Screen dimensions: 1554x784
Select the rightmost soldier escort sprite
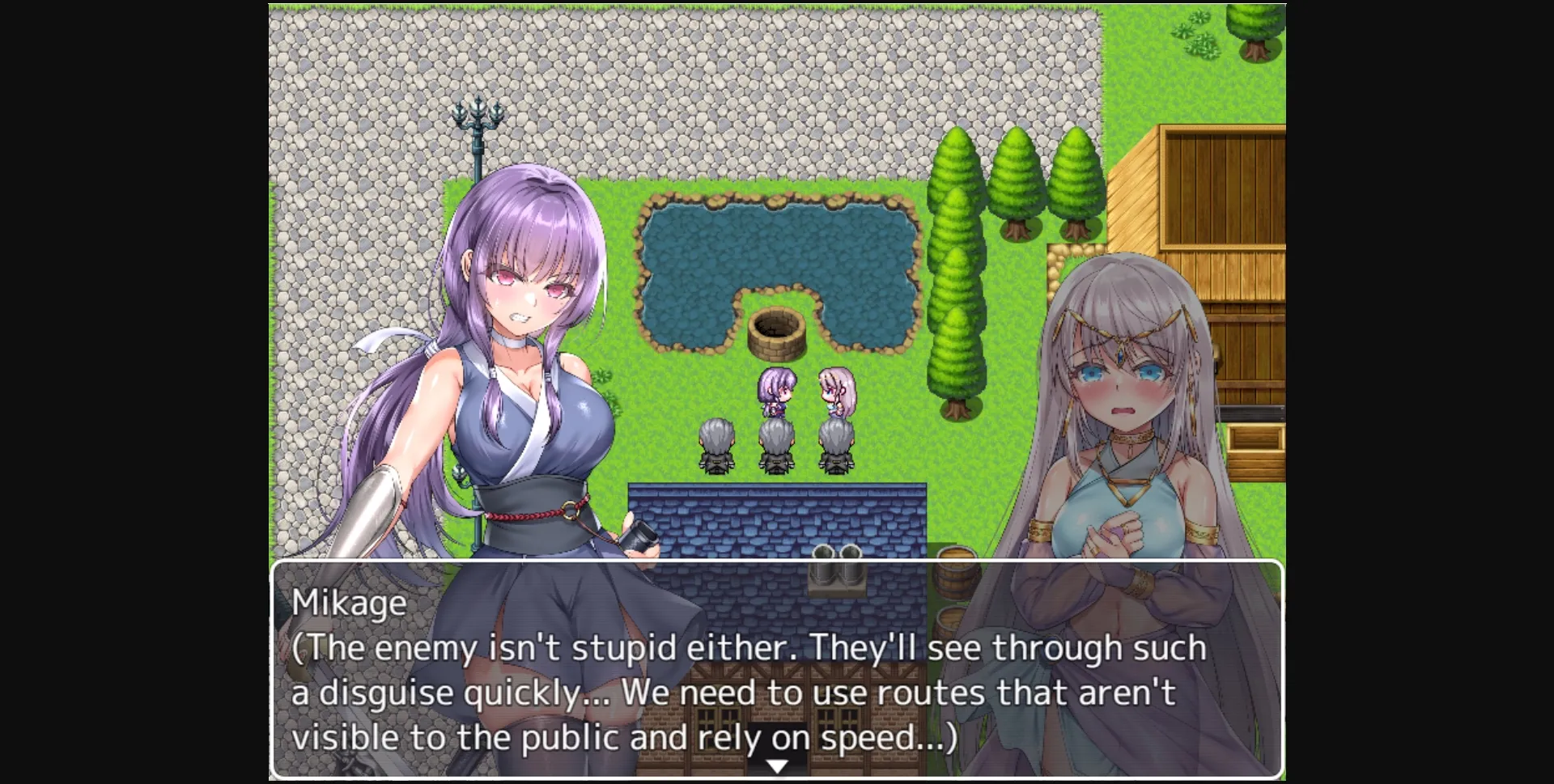pyautogui.click(x=837, y=446)
